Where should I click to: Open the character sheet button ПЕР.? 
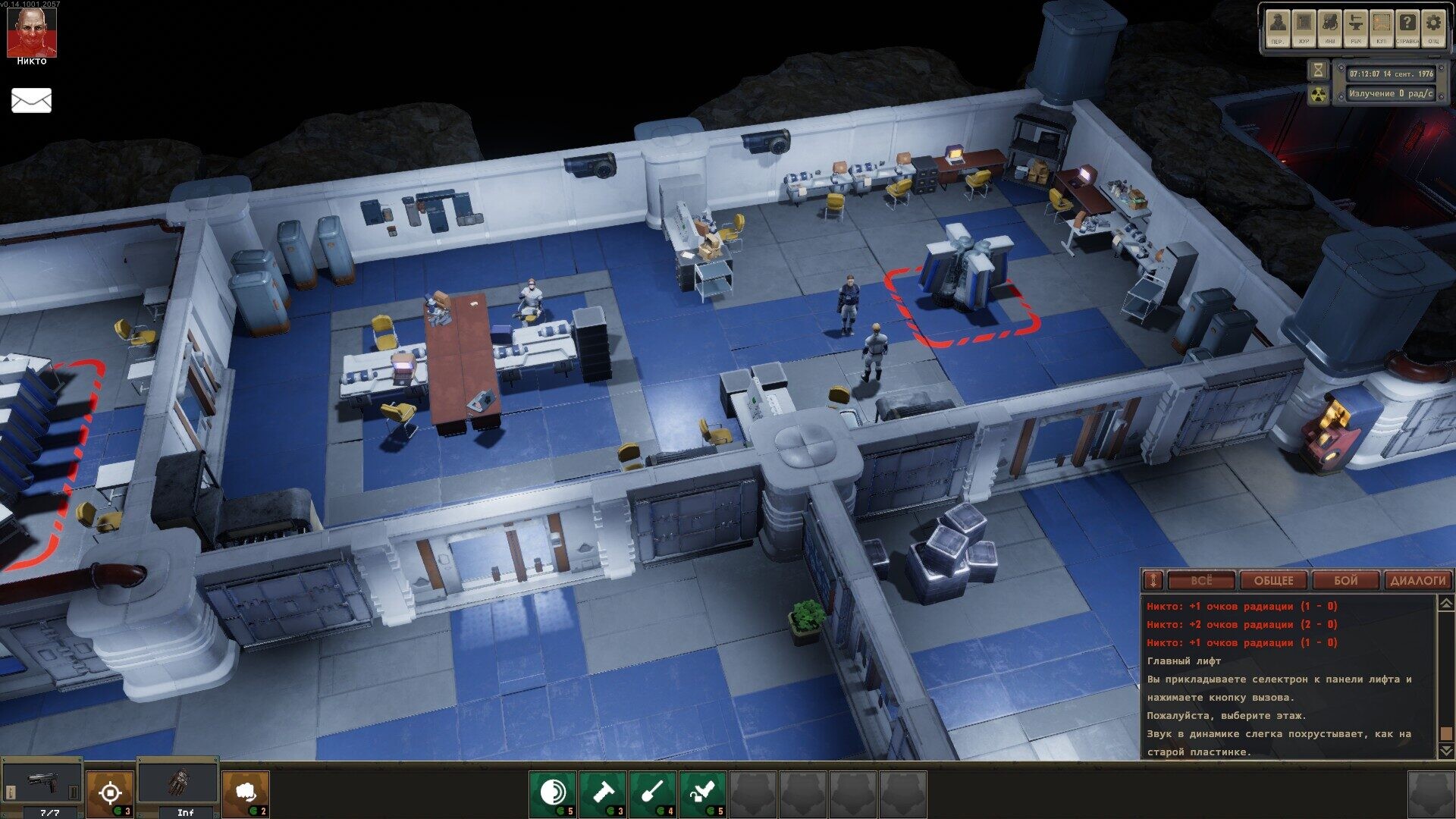[x=1278, y=29]
